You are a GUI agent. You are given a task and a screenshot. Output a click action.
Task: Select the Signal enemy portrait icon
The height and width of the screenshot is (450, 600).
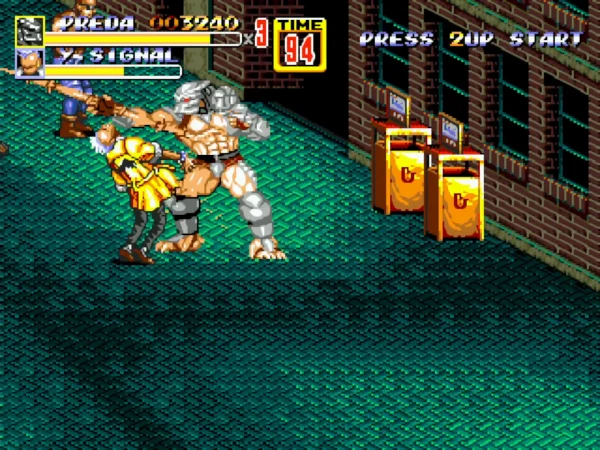(x=29, y=63)
